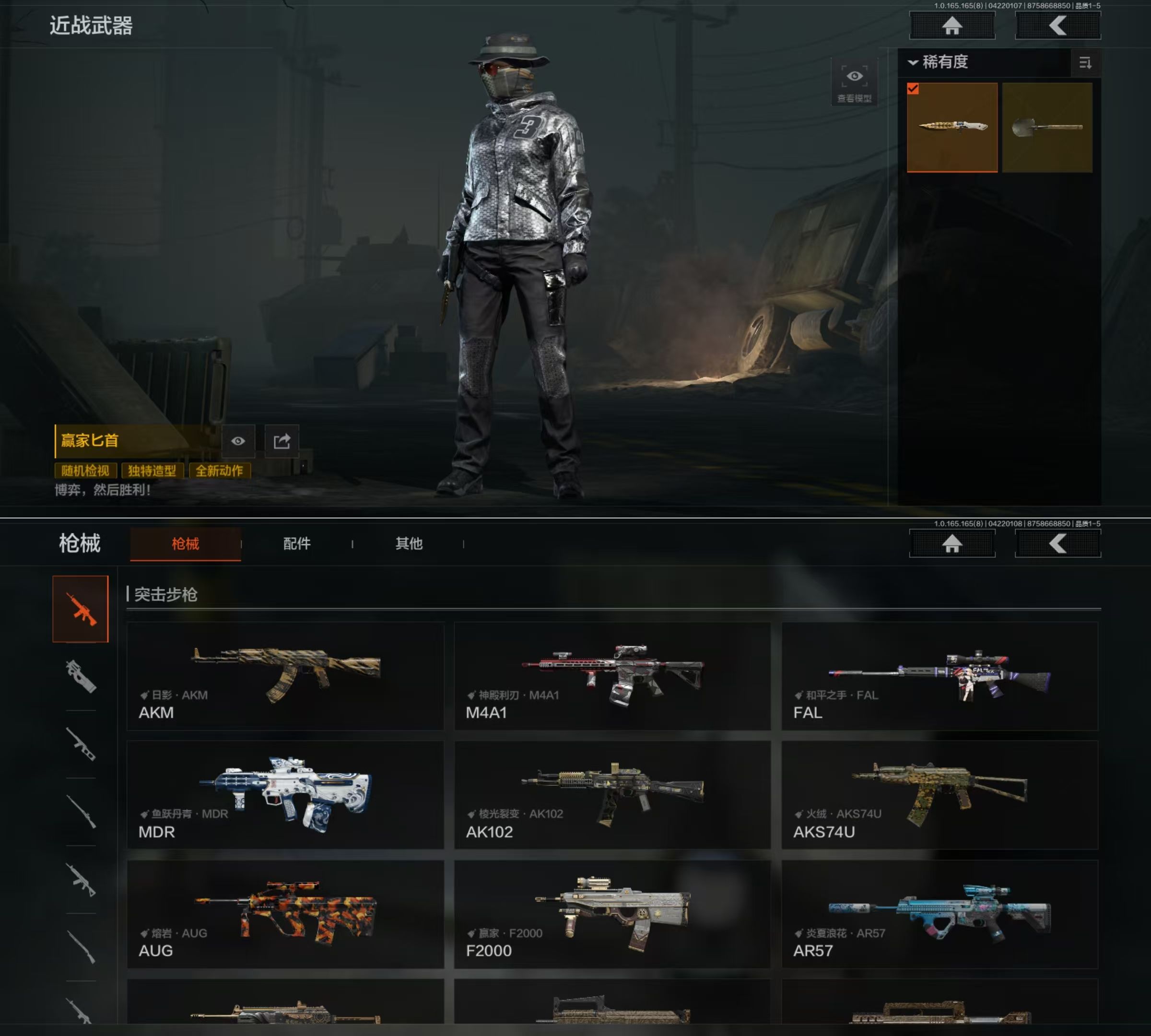
Task: Switch to the 其他 tab
Action: click(x=409, y=543)
